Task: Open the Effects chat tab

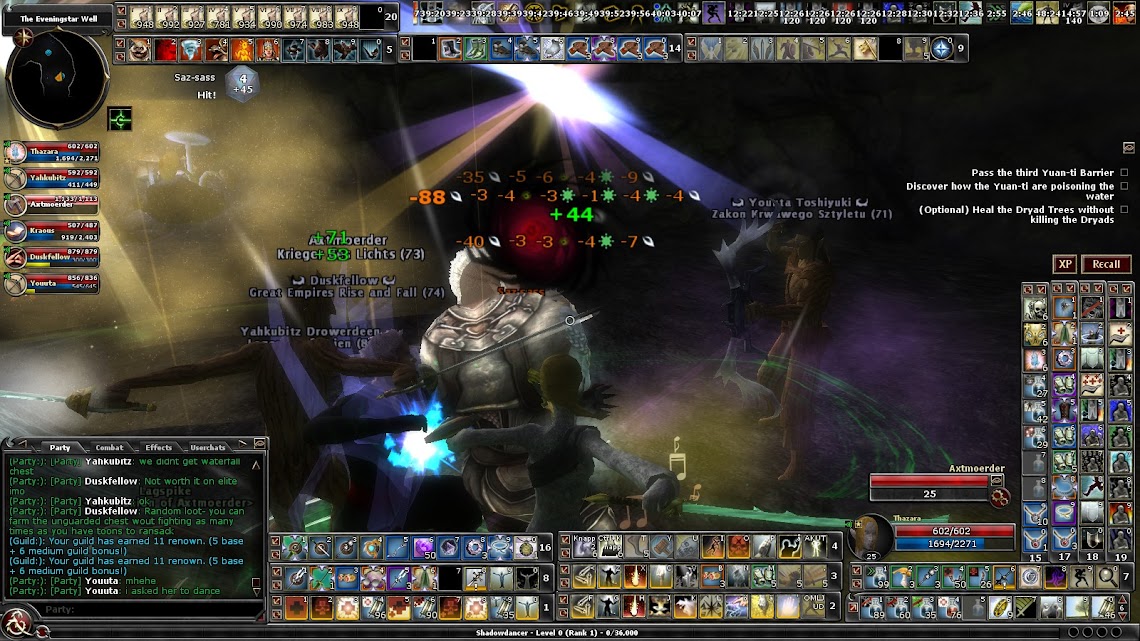Action: pos(158,447)
